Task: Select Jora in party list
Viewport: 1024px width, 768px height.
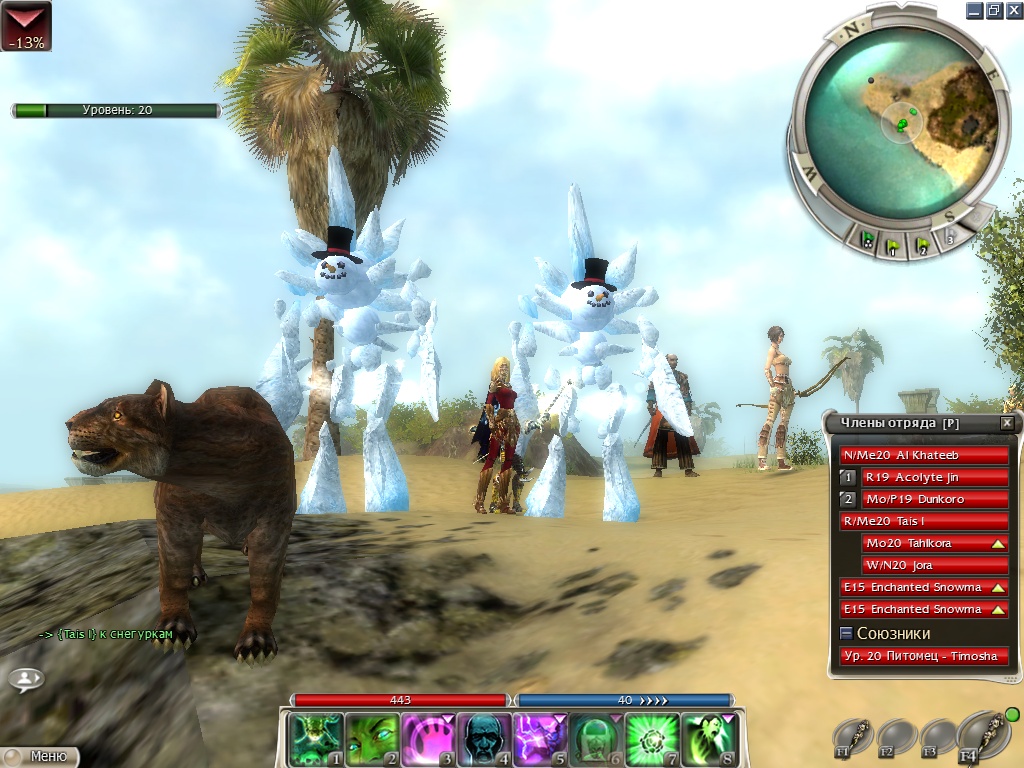Action: coord(934,565)
